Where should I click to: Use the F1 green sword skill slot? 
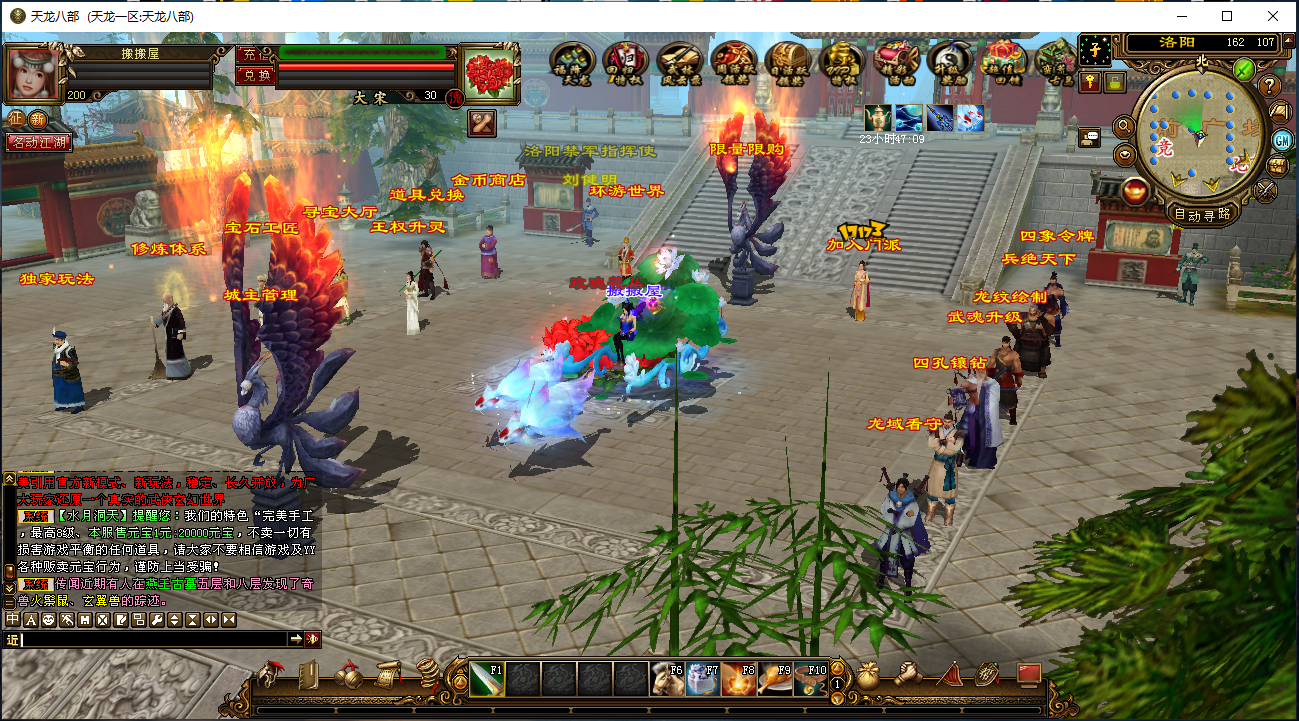[487, 678]
